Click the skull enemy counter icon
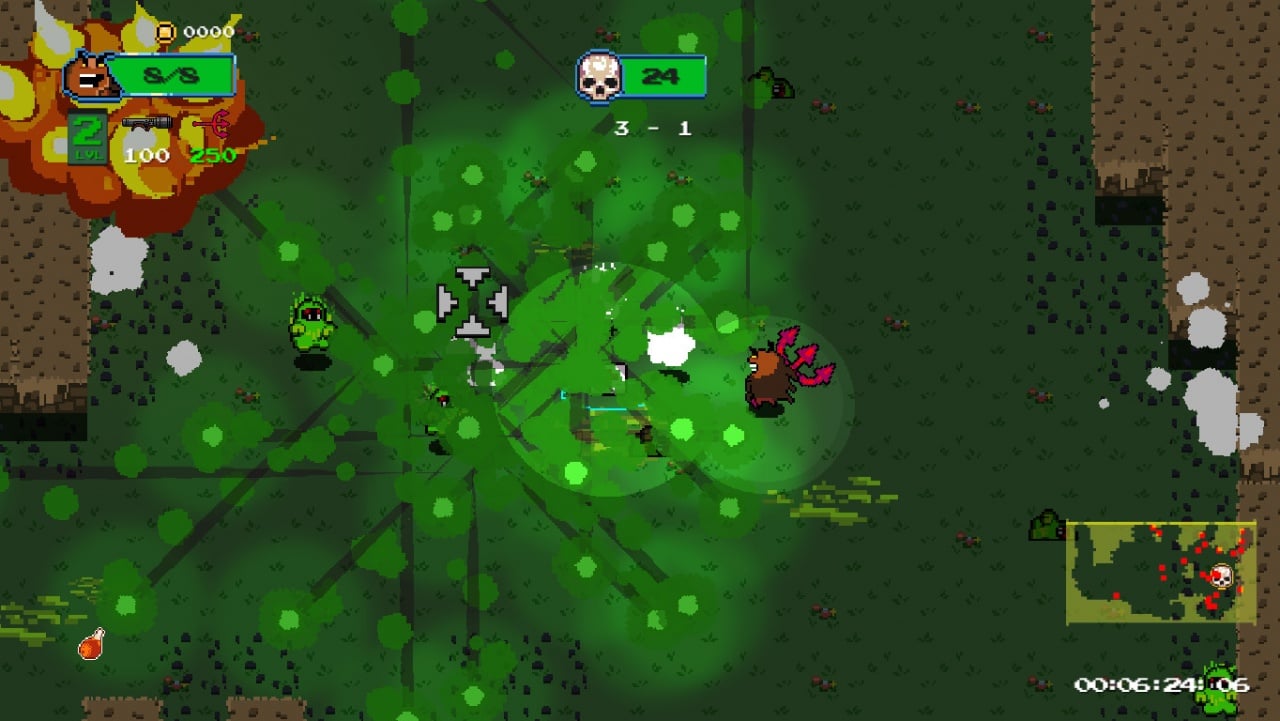The image size is (1280, 721). point(598,76)
